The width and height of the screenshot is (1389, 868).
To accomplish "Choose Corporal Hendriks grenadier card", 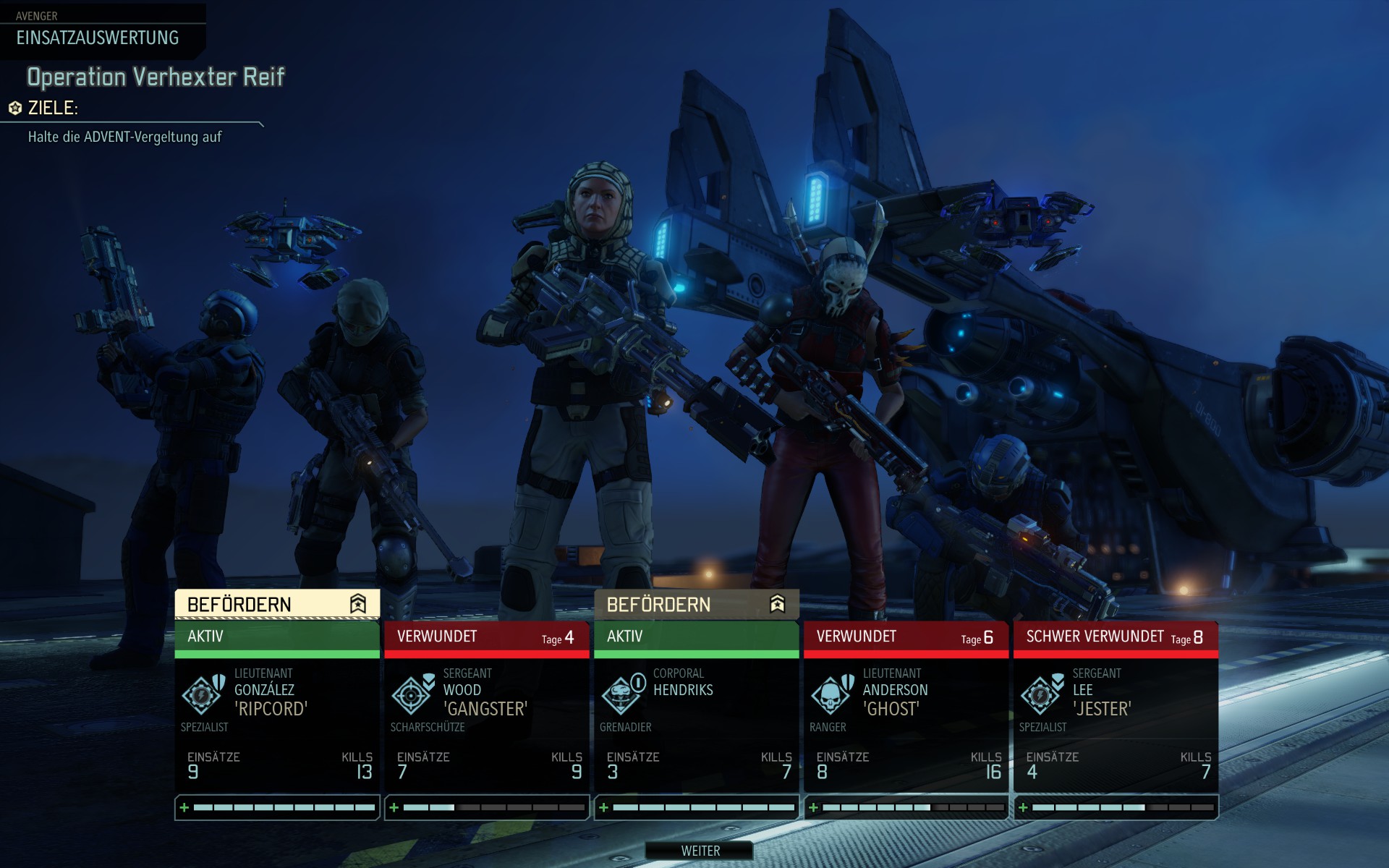I will click(x=696, y=716).
